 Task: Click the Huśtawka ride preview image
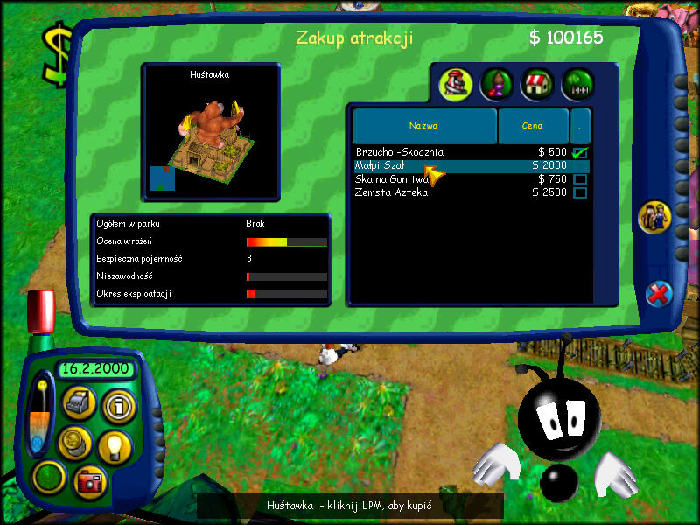210,130
